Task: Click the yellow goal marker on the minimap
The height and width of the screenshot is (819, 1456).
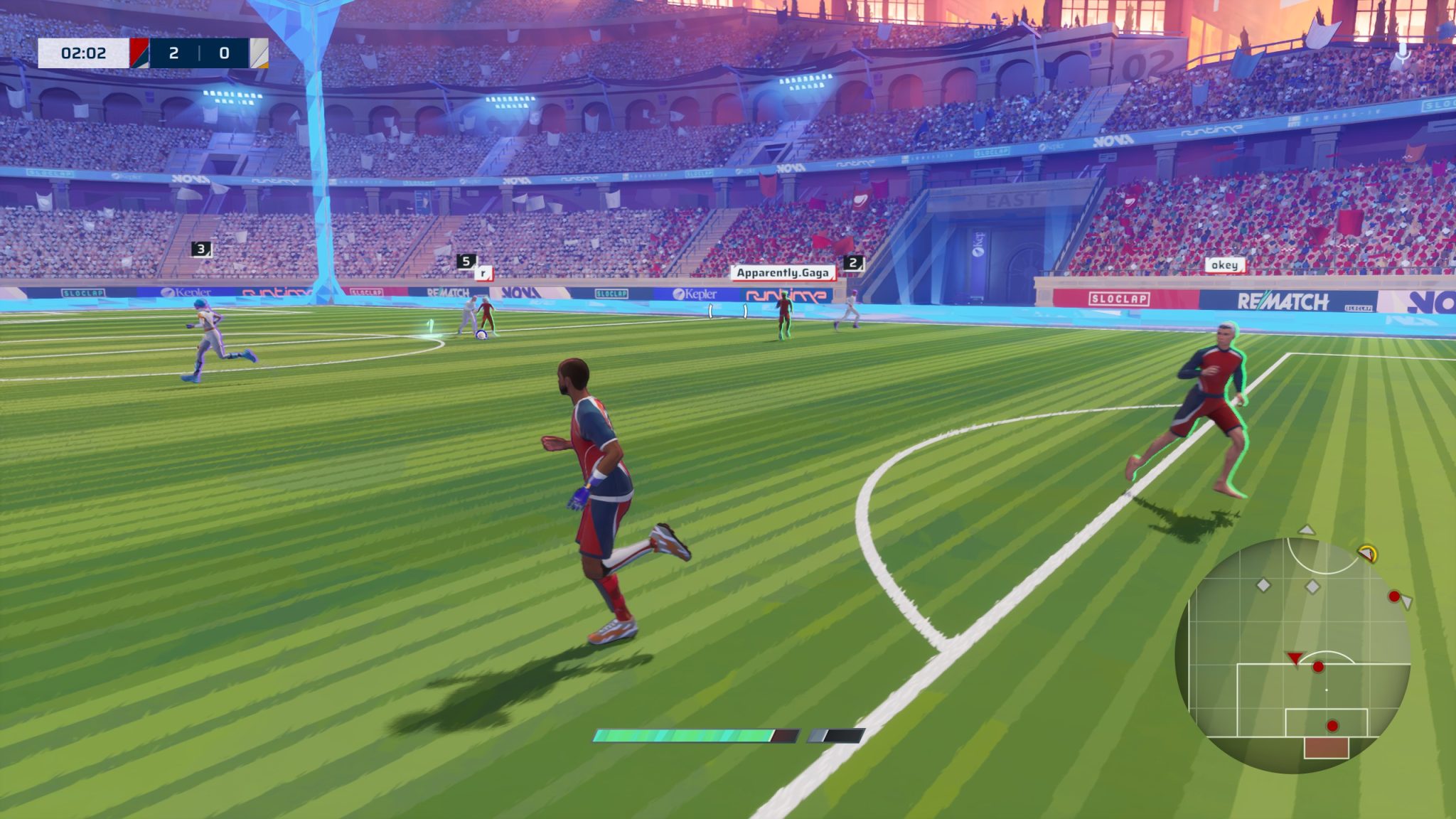Action: (1368, 553)
